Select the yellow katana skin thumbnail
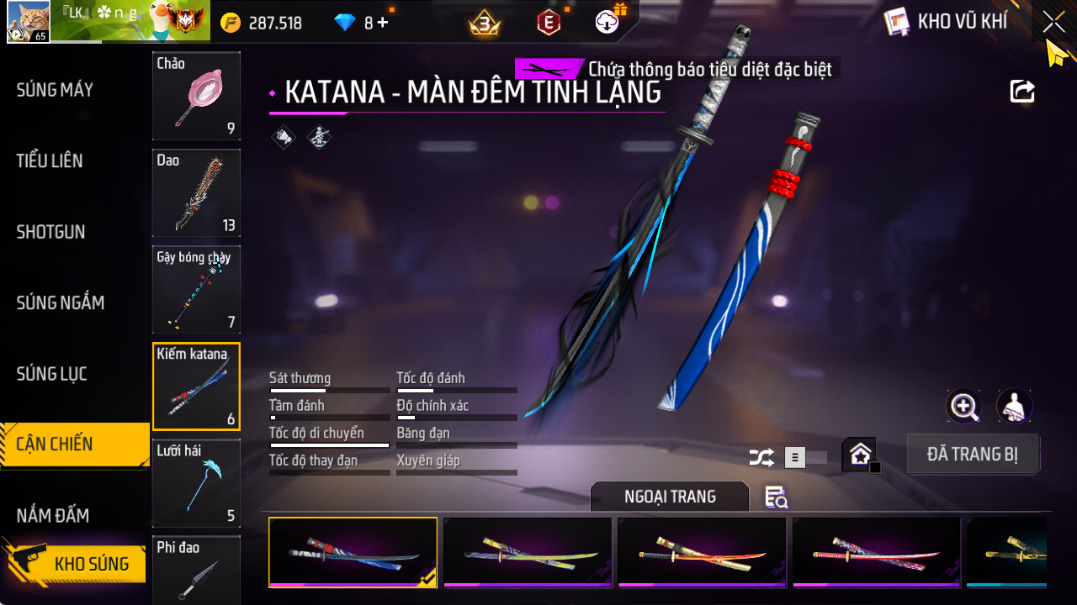This screenshot has width=1077, height=605. pyautogui.click(x=527, y=552)
